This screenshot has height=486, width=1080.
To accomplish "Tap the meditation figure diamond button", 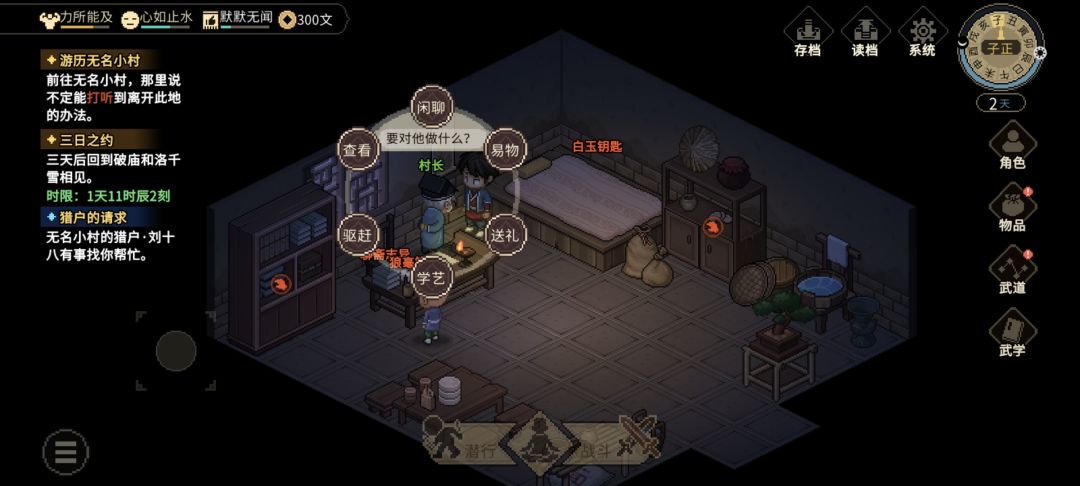I will point(539,441).
